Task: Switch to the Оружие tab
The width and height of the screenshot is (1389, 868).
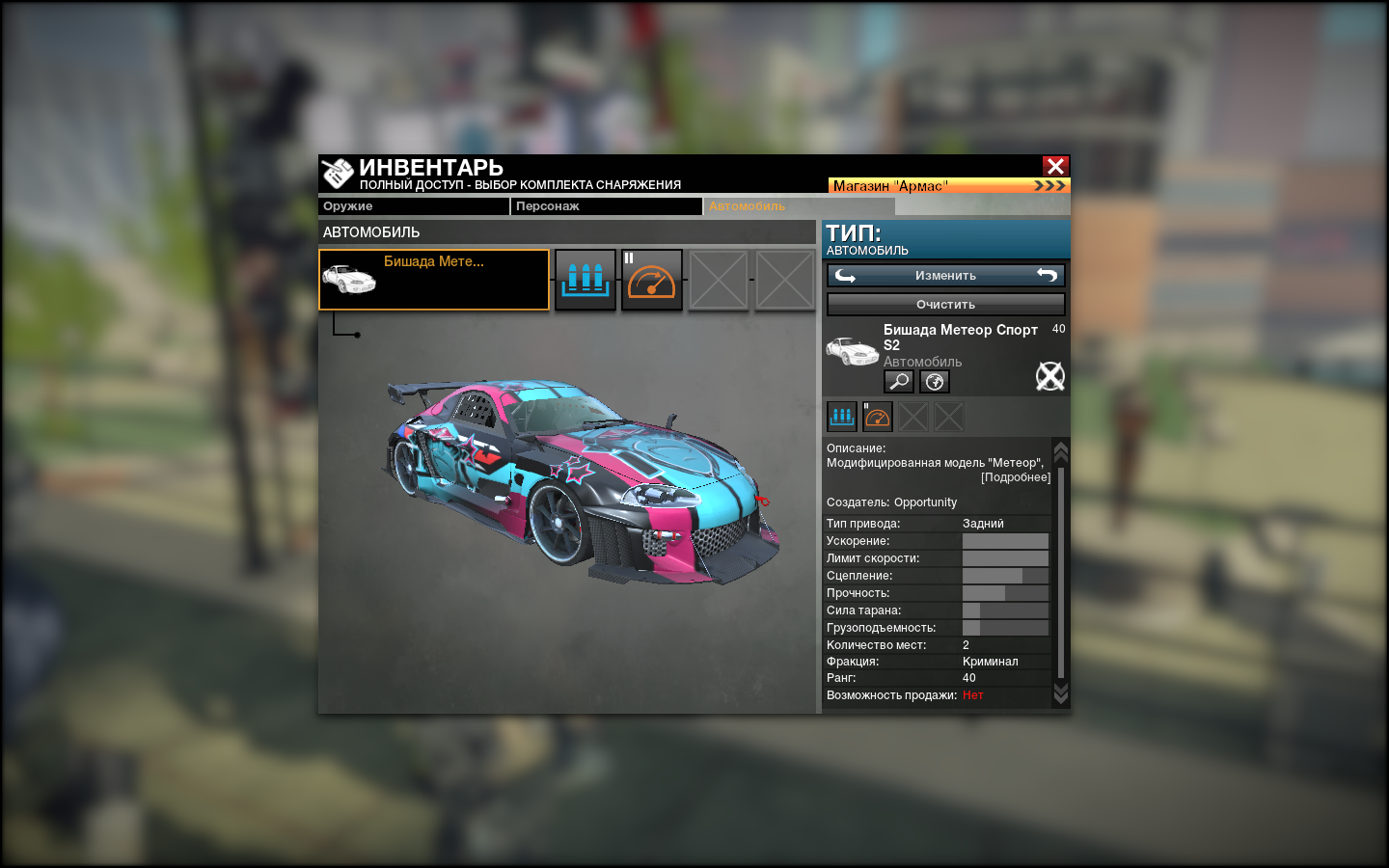Action: coord(413,206)
